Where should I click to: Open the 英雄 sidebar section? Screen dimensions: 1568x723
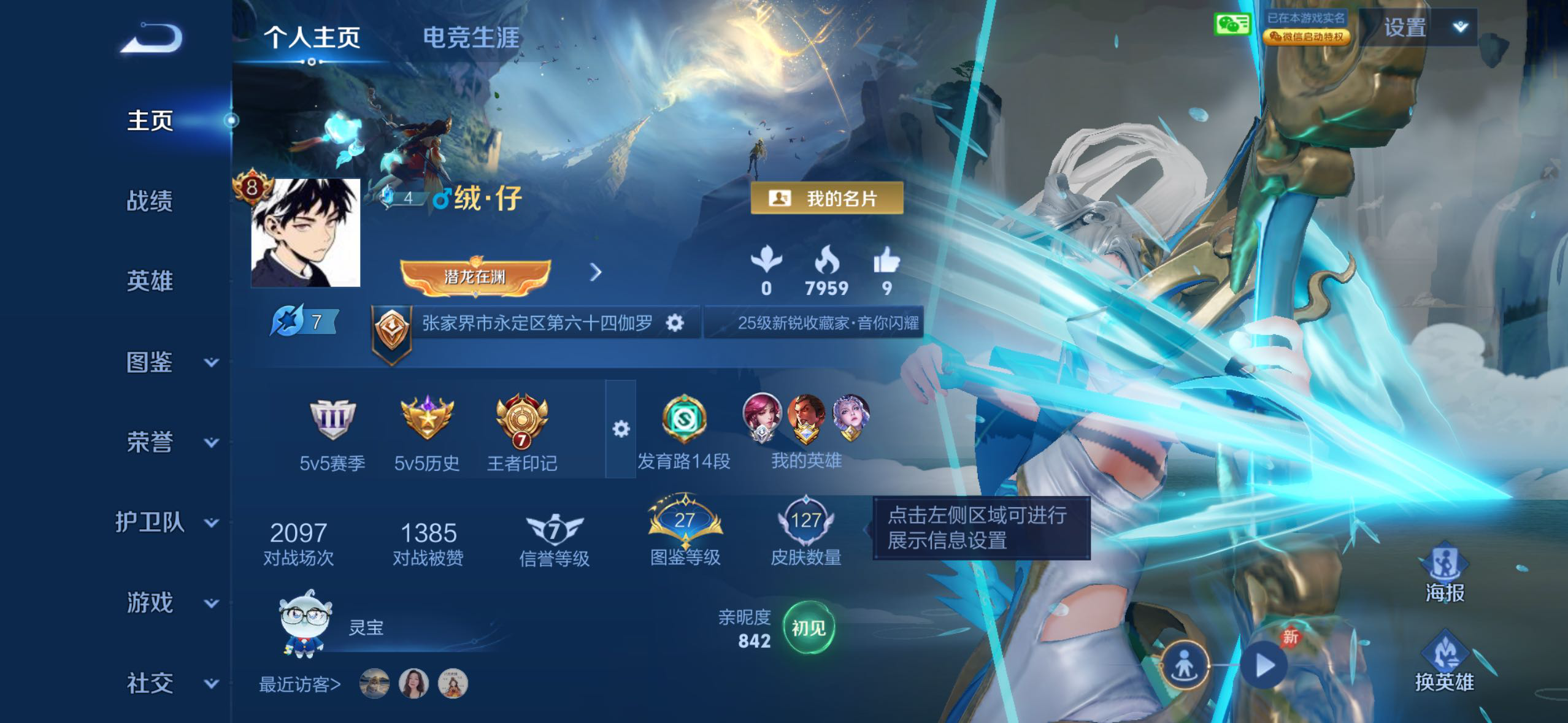(x=150, y=281)
